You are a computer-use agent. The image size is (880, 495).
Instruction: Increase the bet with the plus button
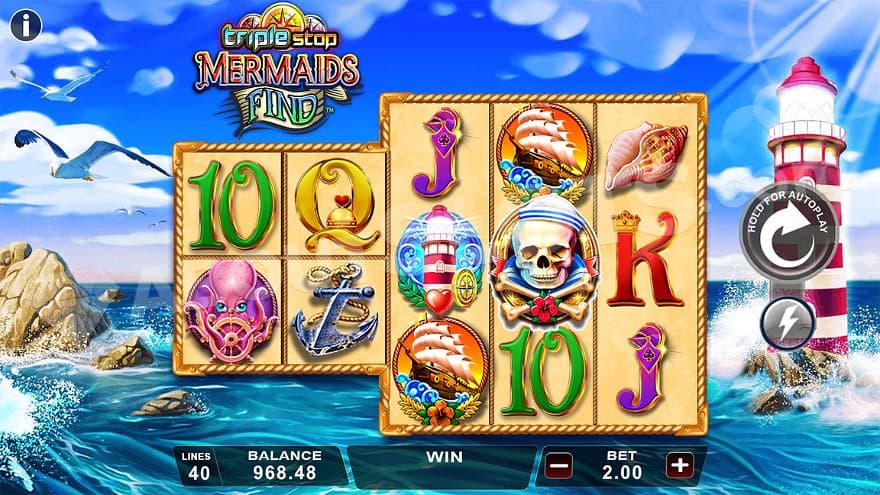(680, 465)
